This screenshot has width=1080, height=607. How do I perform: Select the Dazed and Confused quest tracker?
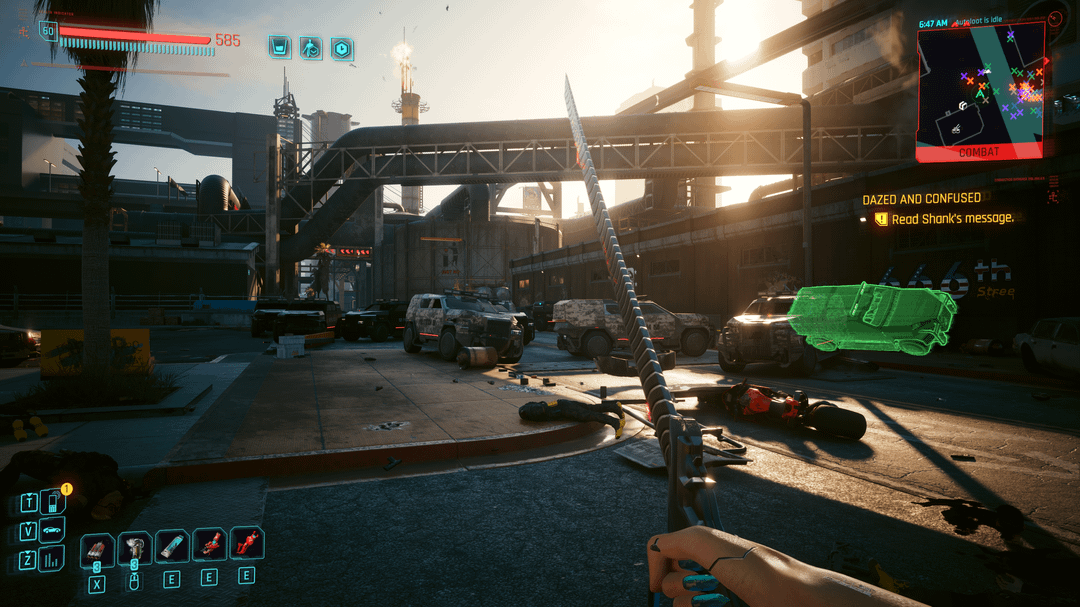click(921, 199)
